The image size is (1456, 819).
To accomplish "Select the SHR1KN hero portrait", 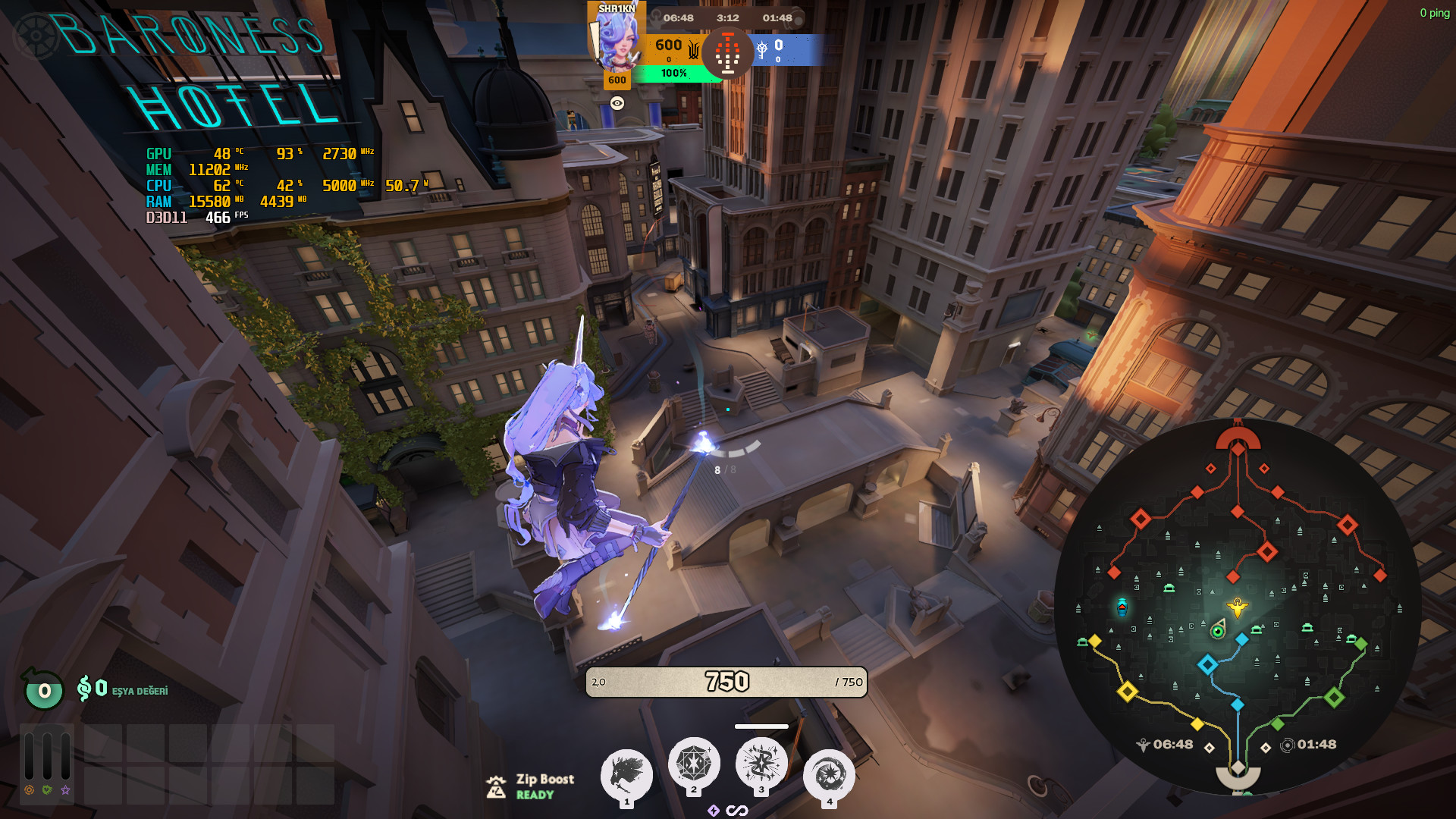I will pyautogui.click(x=616, y=39).
